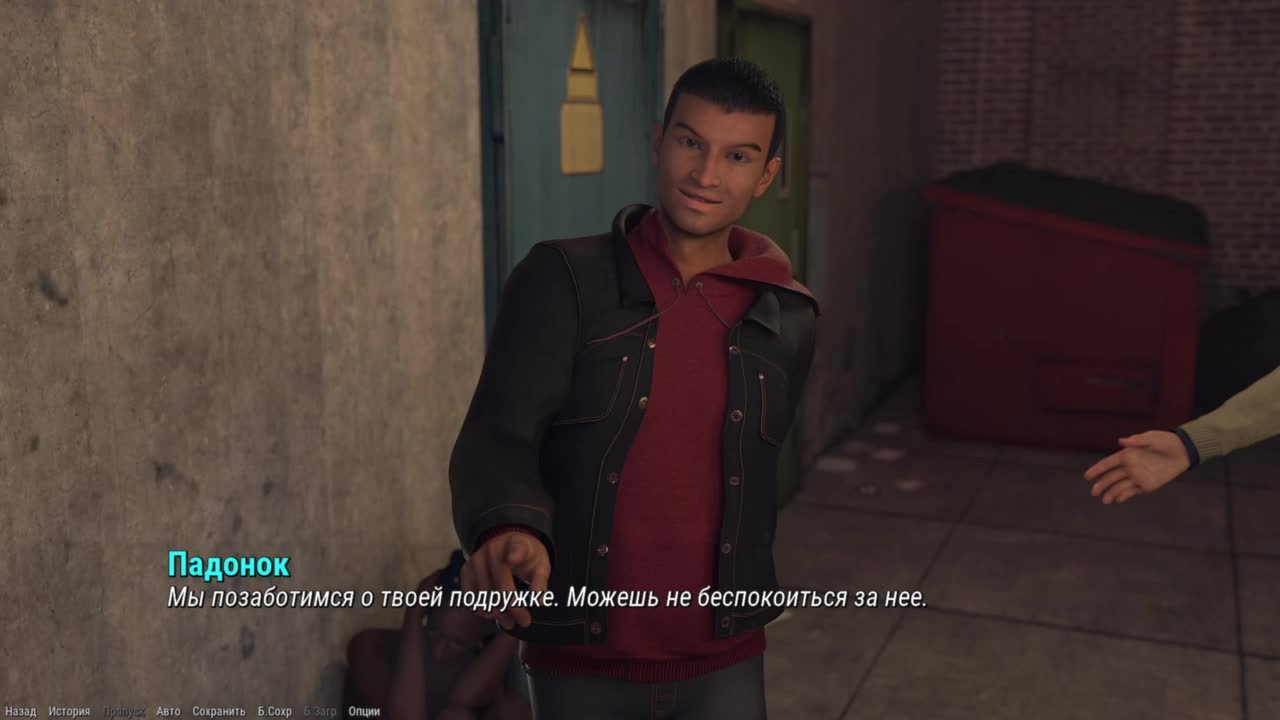Open the Опции settings menu
Viewport: 1280px width, 720px height.
(x=364, y=712)
